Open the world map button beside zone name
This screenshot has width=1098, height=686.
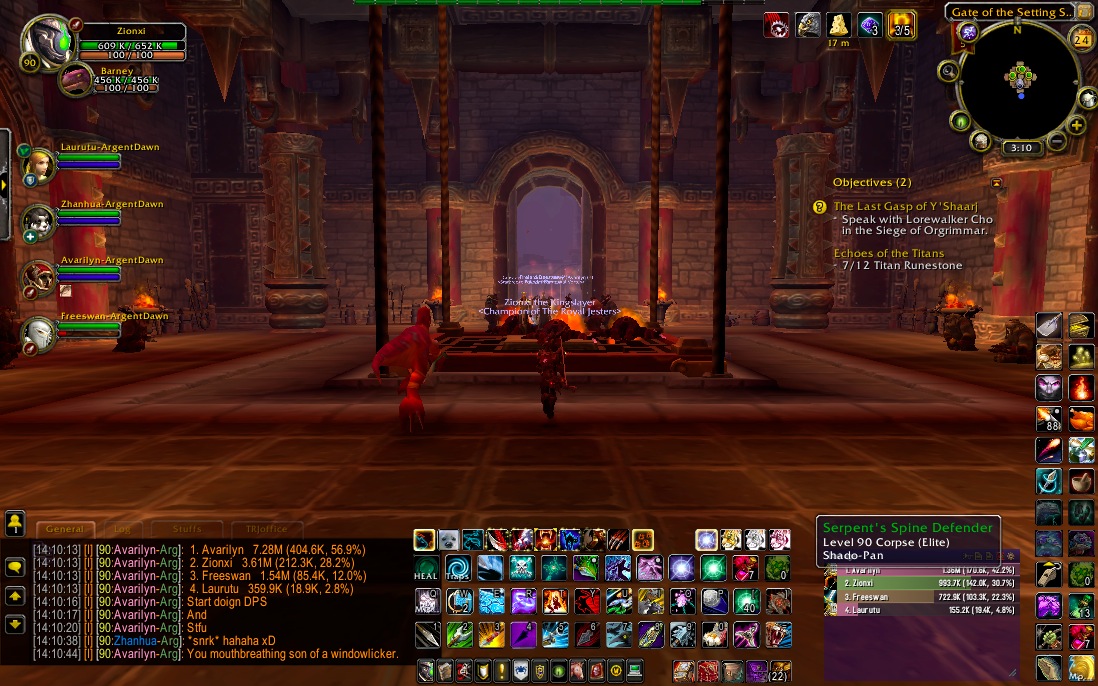[1085, 12]
